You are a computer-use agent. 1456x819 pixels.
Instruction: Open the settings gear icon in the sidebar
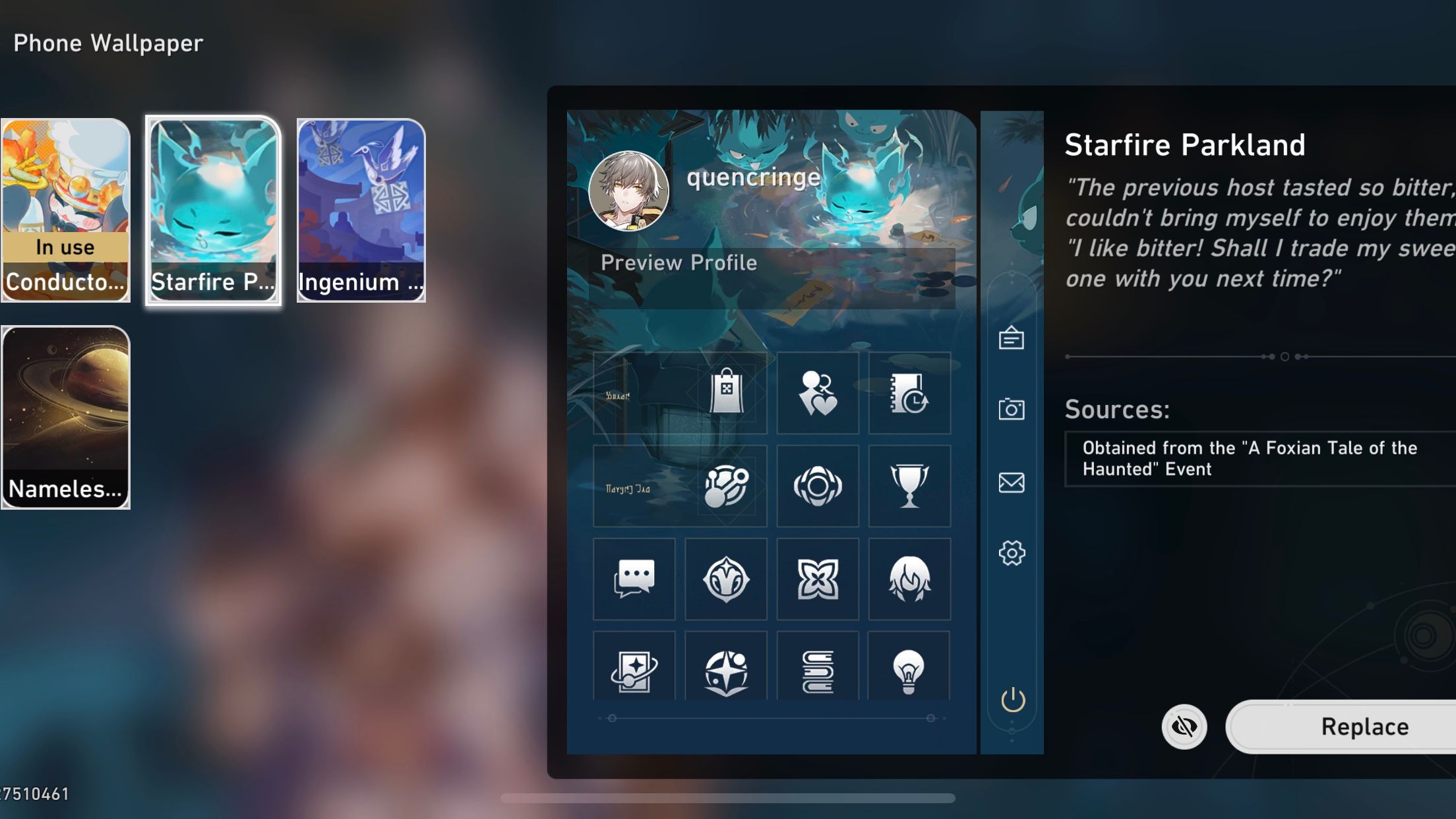[x=1011, y=554]
